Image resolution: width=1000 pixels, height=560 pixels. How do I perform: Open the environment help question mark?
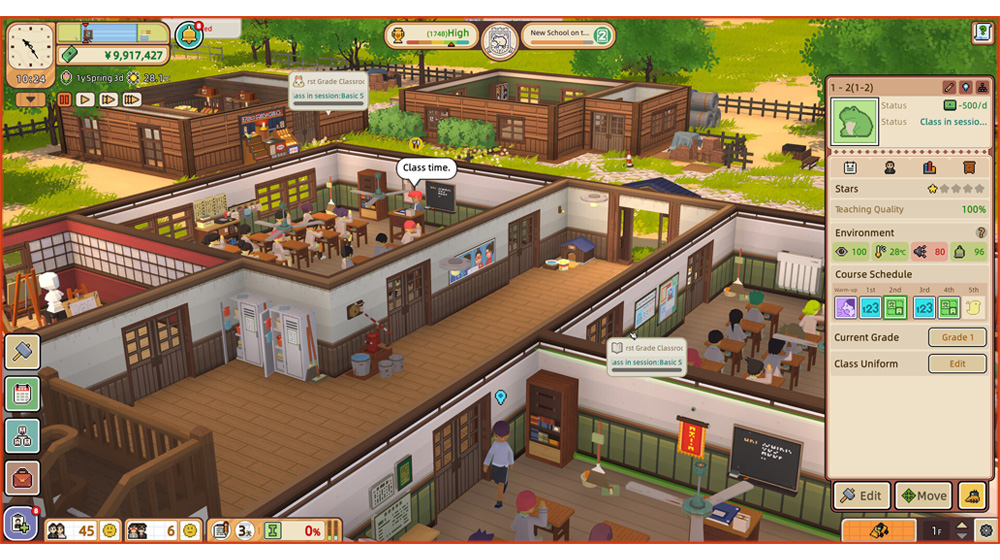981,233
